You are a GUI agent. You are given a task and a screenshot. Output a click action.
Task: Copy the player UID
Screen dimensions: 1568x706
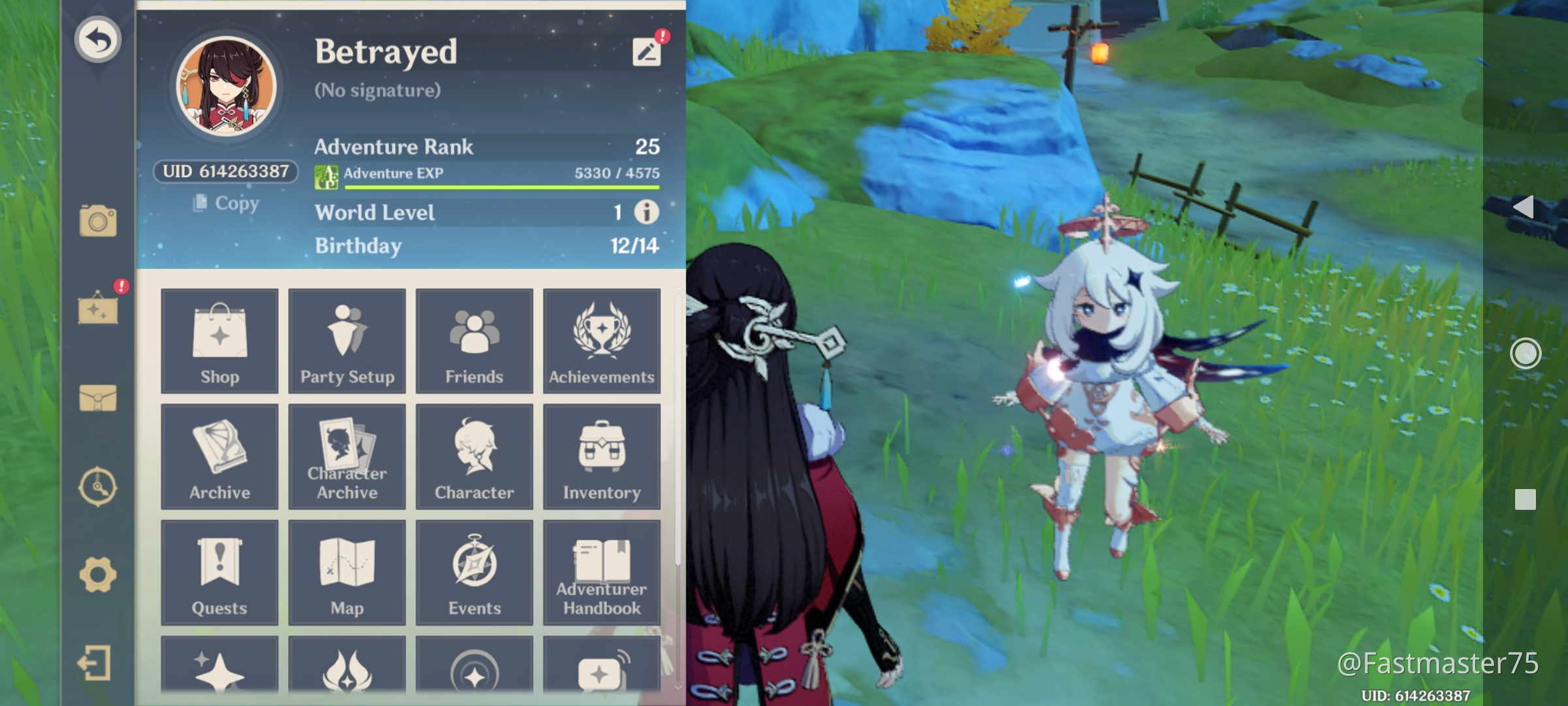tap(227, 203)
